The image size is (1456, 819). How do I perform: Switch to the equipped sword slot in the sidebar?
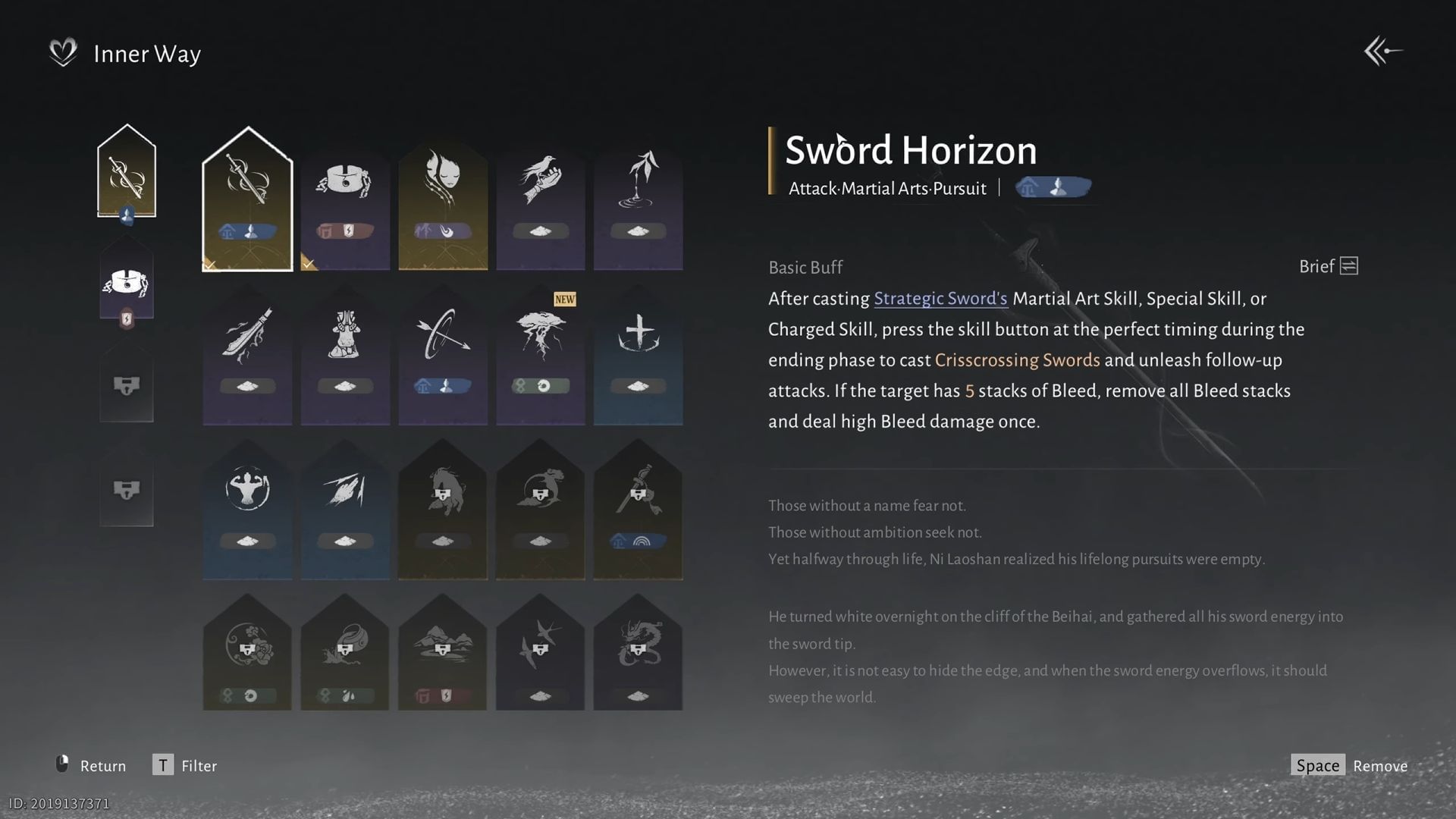pos(127,171)
